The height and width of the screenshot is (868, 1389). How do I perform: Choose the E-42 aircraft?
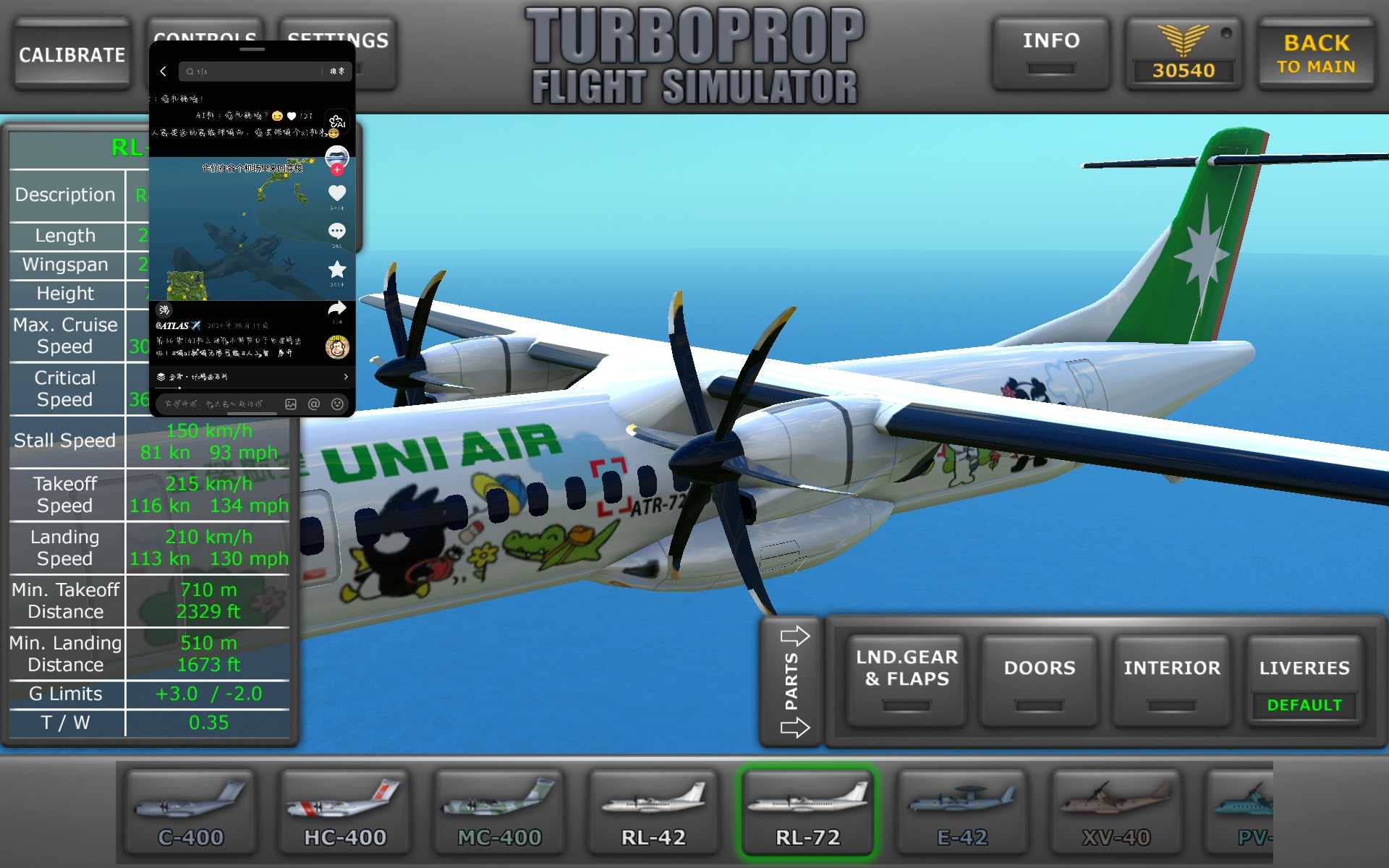coord(961,812)
